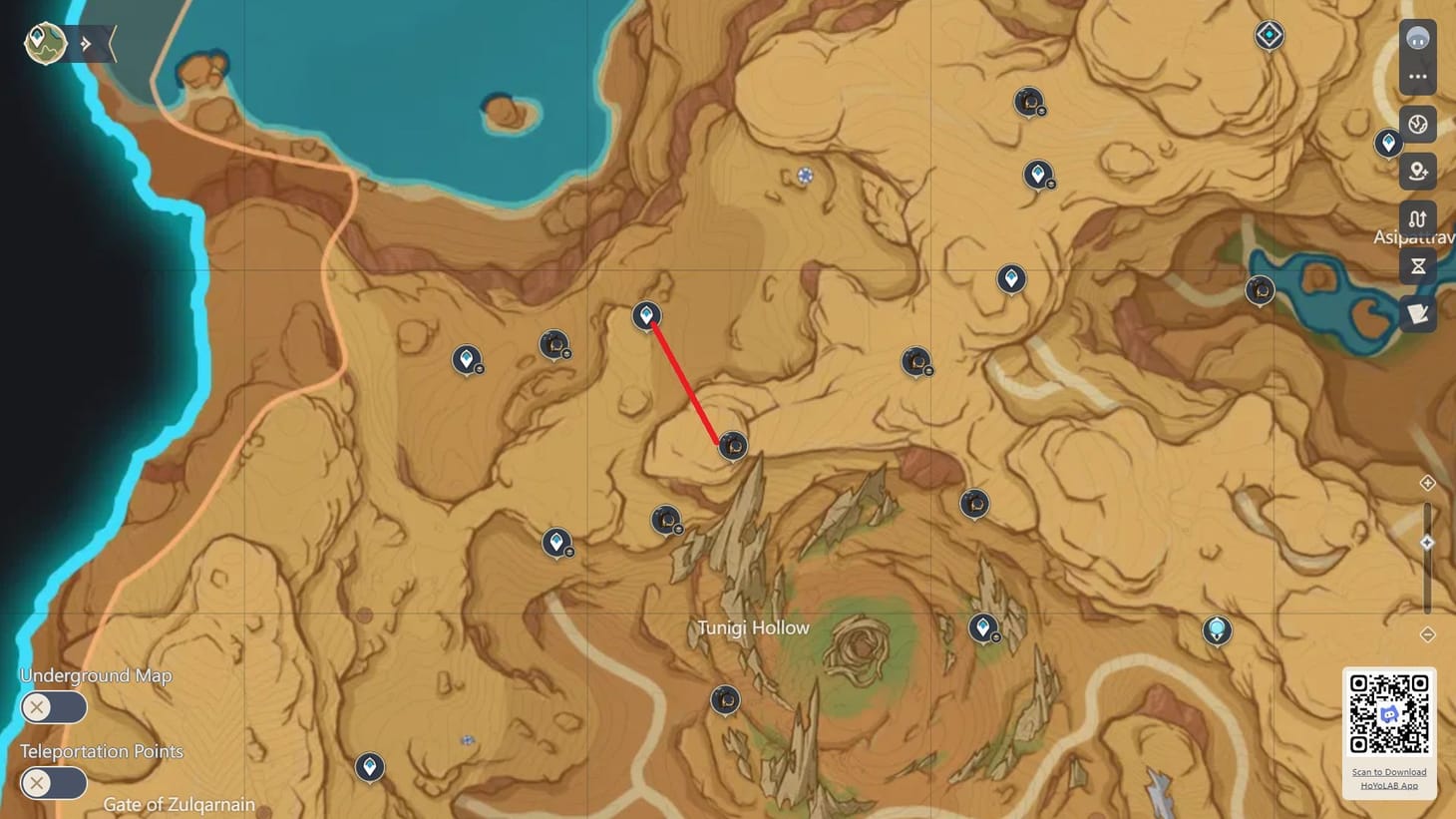Select the Tunigi Hollow map label
This screenshot has width=1456, height=819.
[754, 627]
